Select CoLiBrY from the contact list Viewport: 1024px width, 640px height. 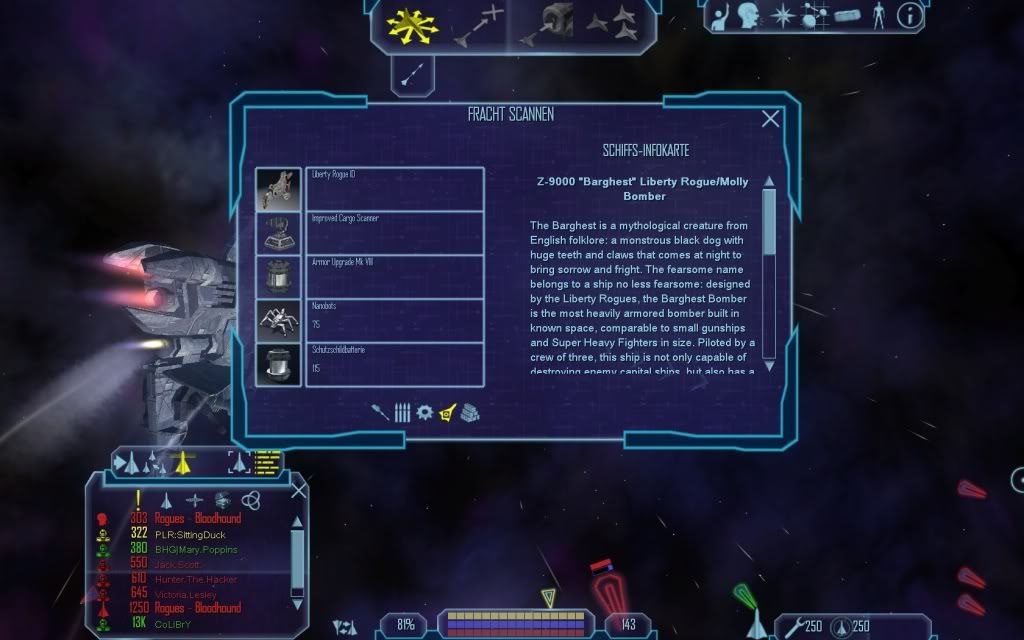pyautogui.click(x=176, y=624)
